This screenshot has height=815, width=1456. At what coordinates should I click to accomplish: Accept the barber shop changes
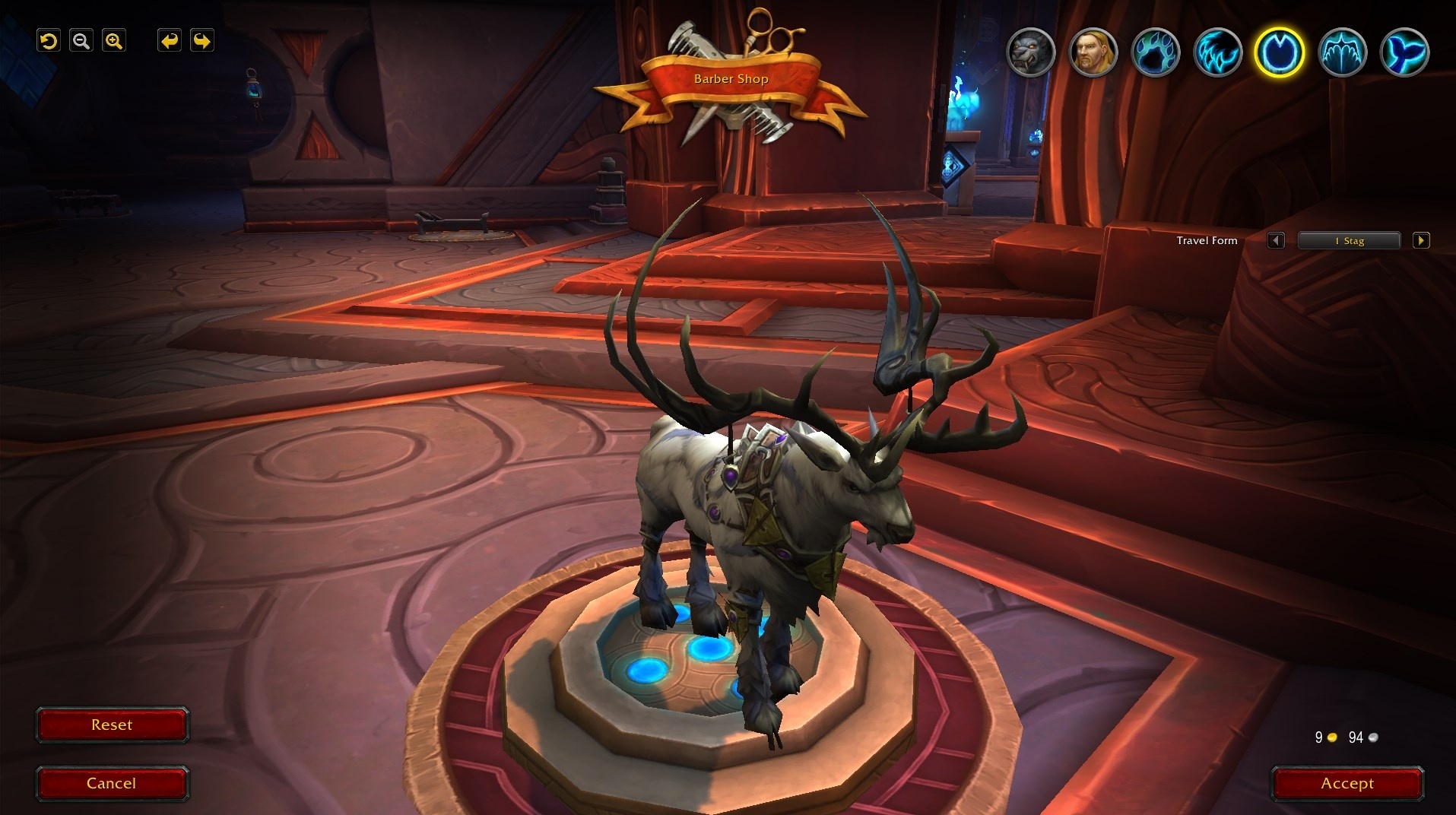click(1347, 784)
